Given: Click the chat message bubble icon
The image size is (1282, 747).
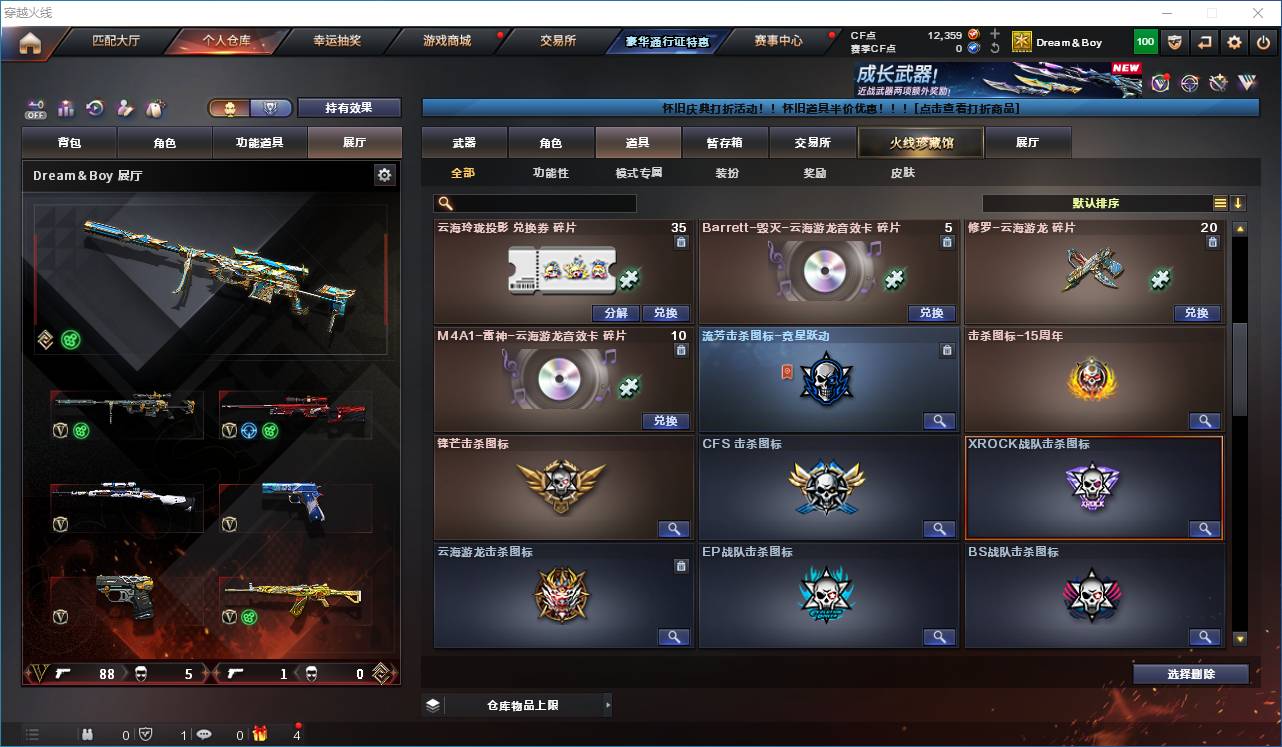Looking at the screenshot, I should click(204, 735).
